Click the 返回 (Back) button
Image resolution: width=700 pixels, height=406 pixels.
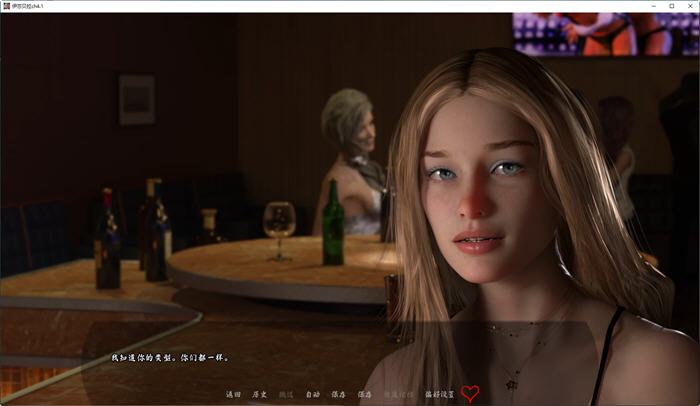234,394
